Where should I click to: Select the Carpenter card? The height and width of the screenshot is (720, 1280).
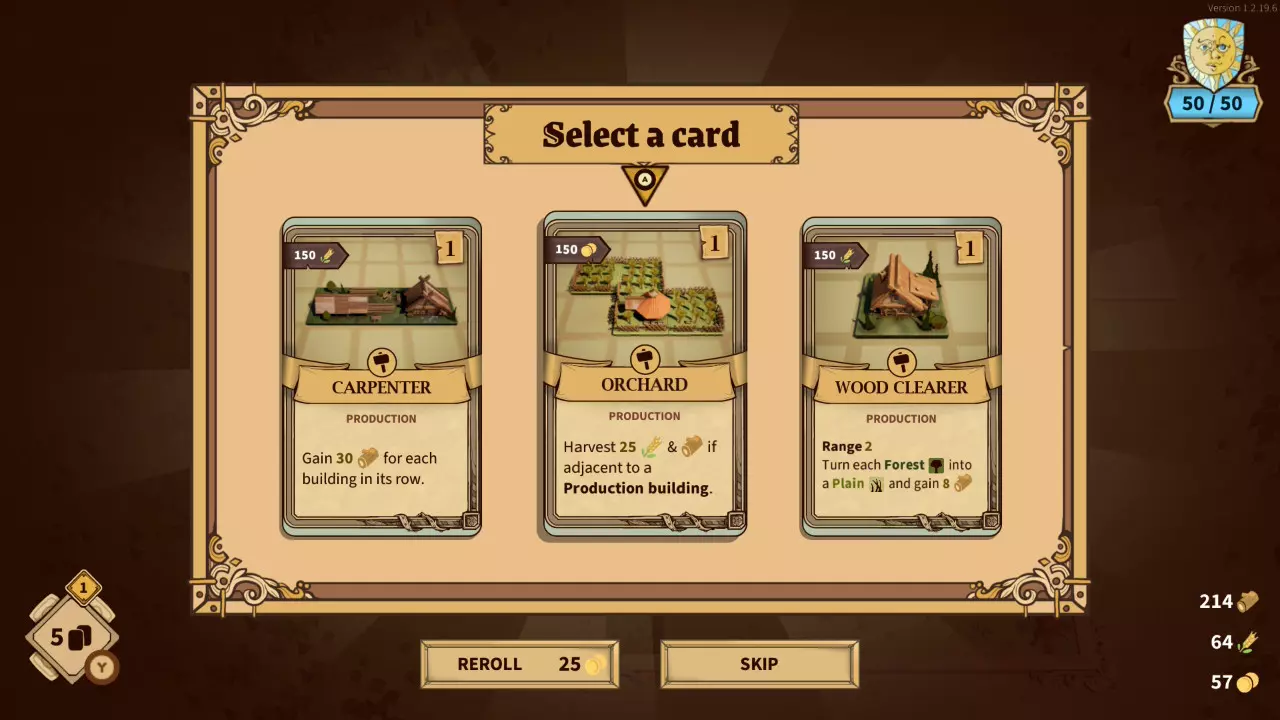(x=381, y=377)
